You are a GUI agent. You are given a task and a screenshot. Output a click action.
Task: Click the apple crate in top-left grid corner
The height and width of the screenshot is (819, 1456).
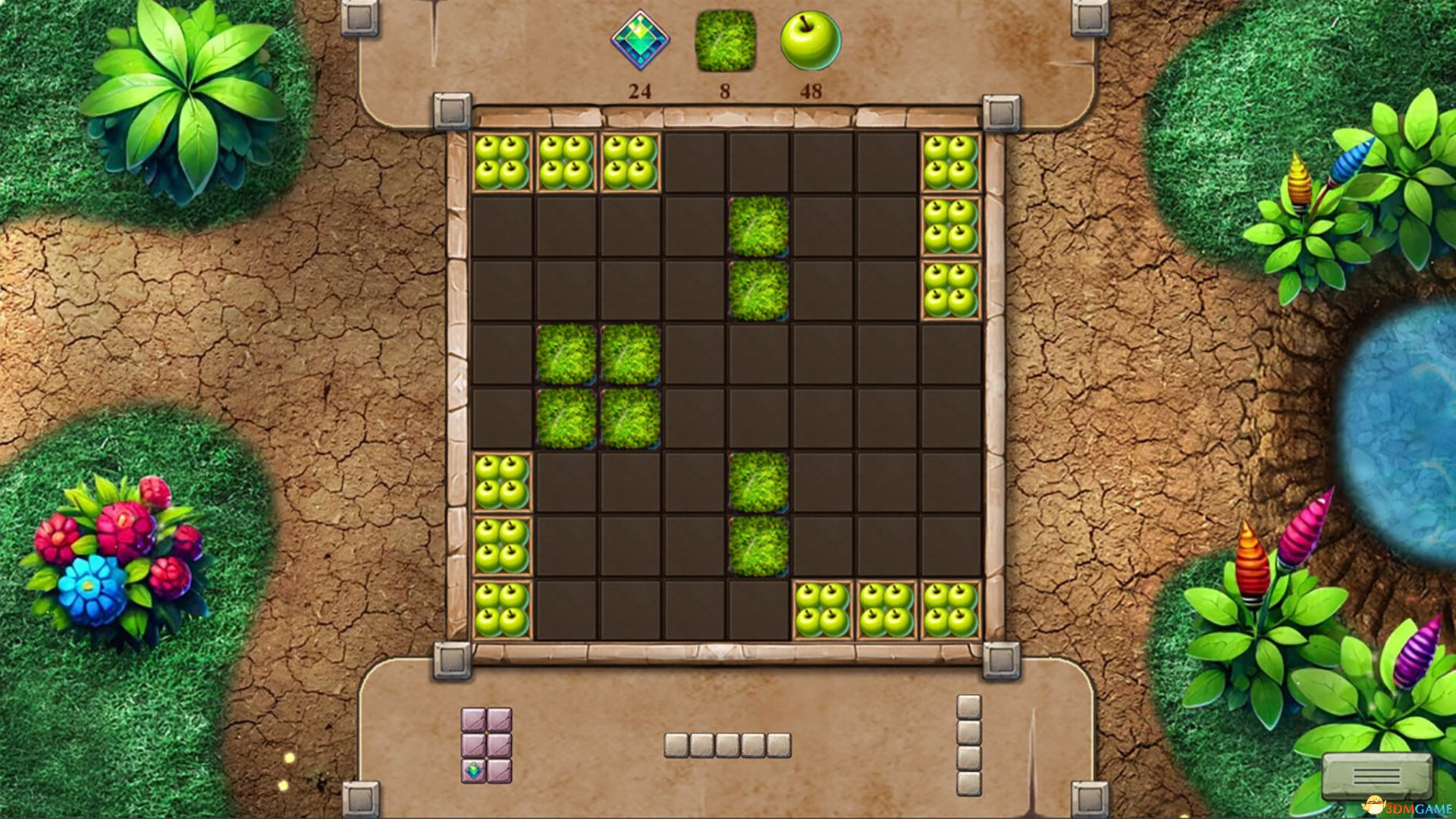tap(503, 161)
